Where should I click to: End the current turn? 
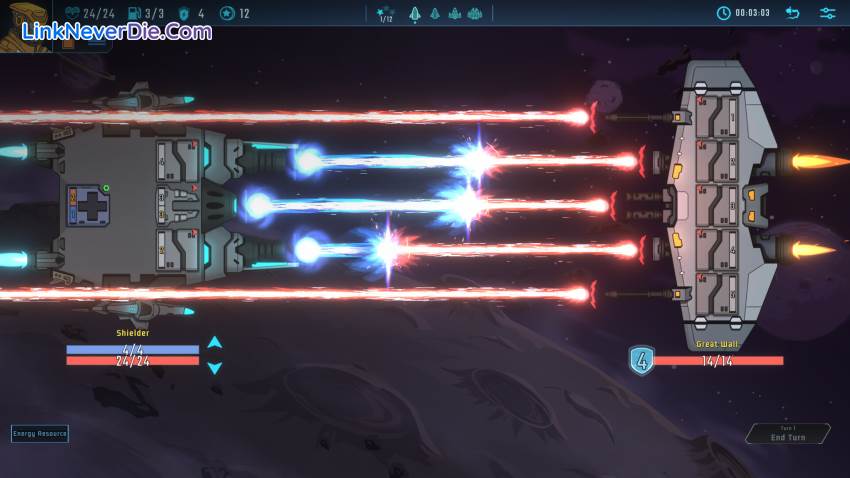(x=788, y=434)
